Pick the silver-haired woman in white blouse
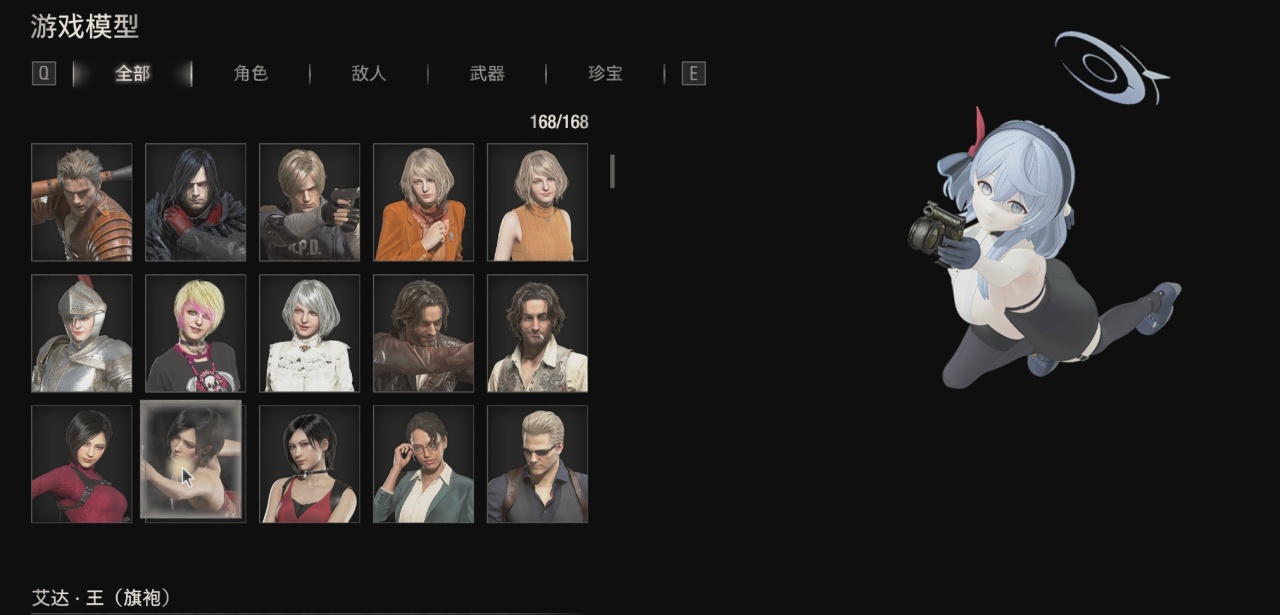The image size is (1280, 615). (x=310, y=333)
